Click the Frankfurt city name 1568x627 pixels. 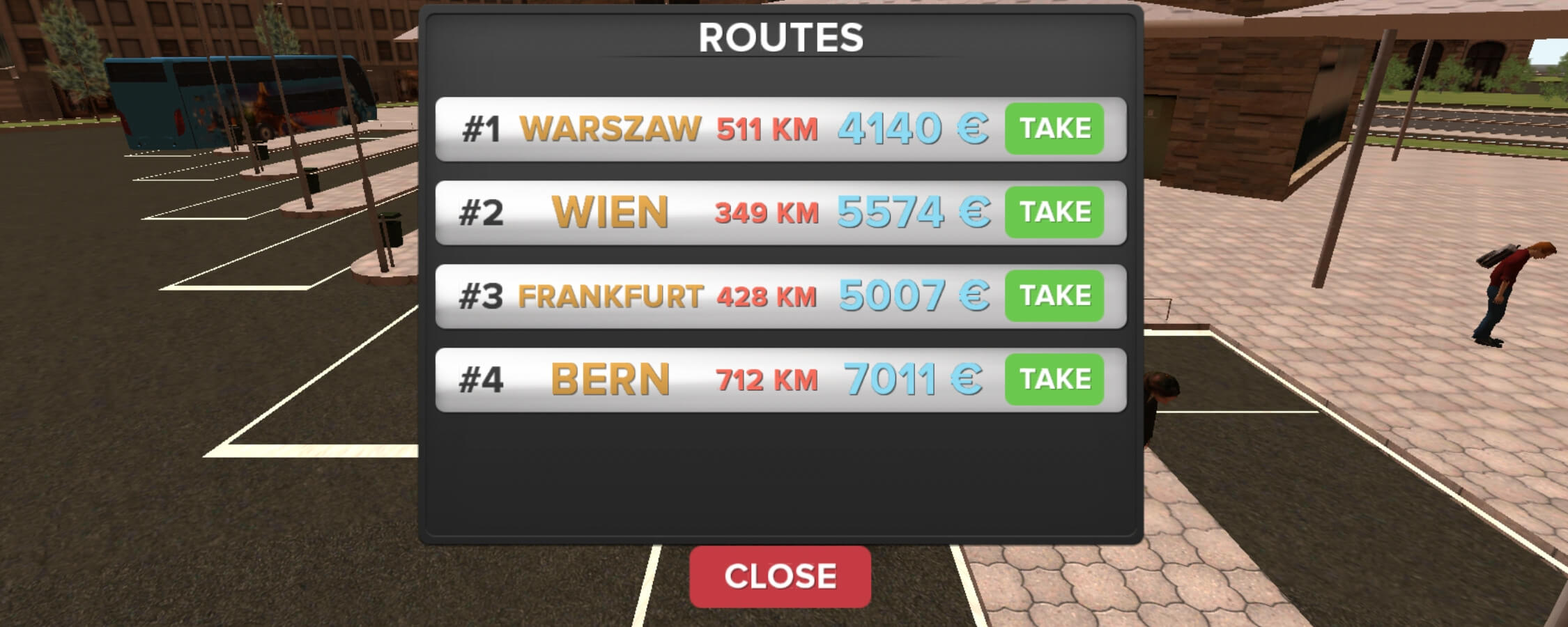pyautogui.click(x=612, y=295)
